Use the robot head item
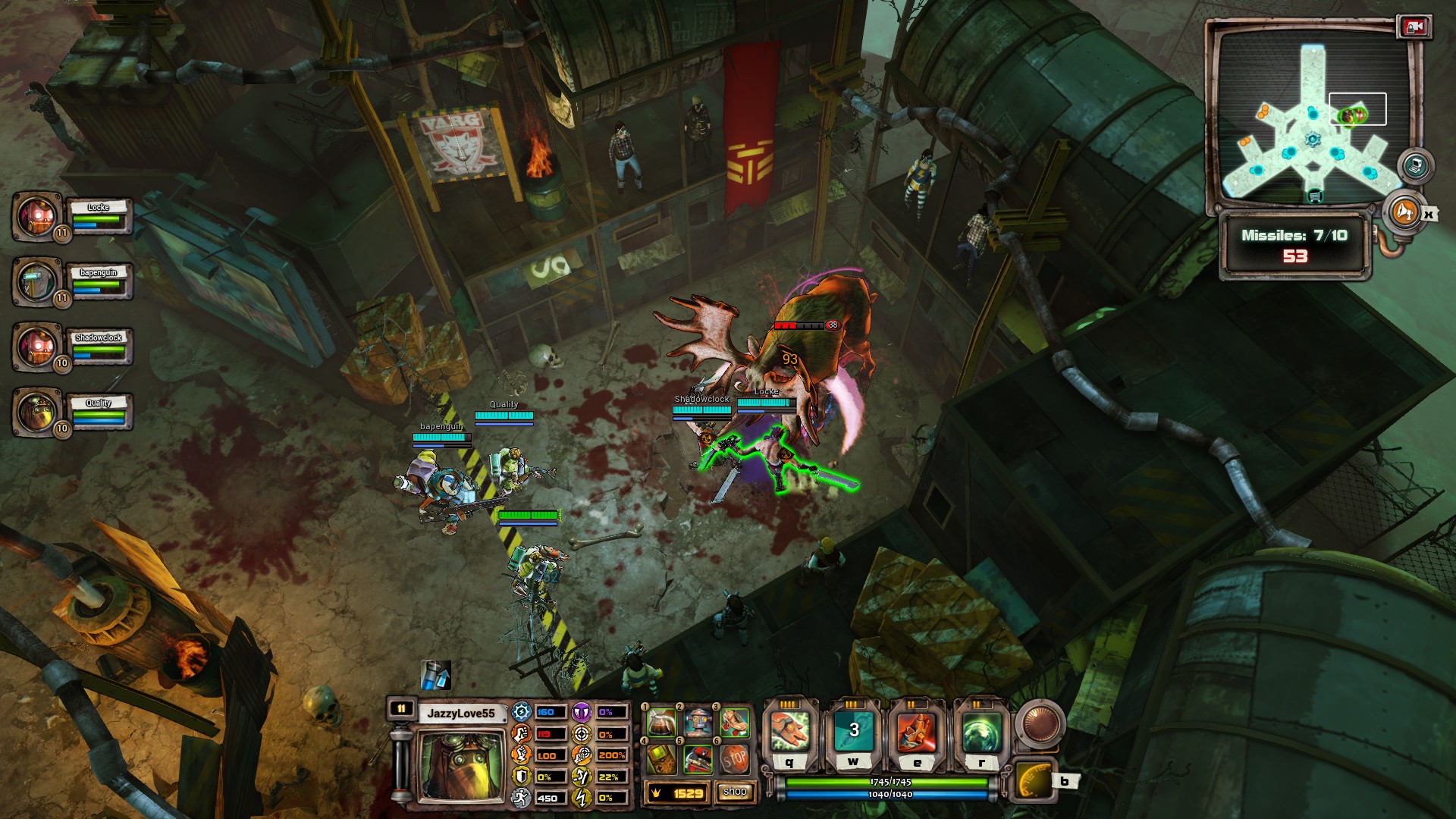Screen dimensions: 1456x819 point(698,723)
